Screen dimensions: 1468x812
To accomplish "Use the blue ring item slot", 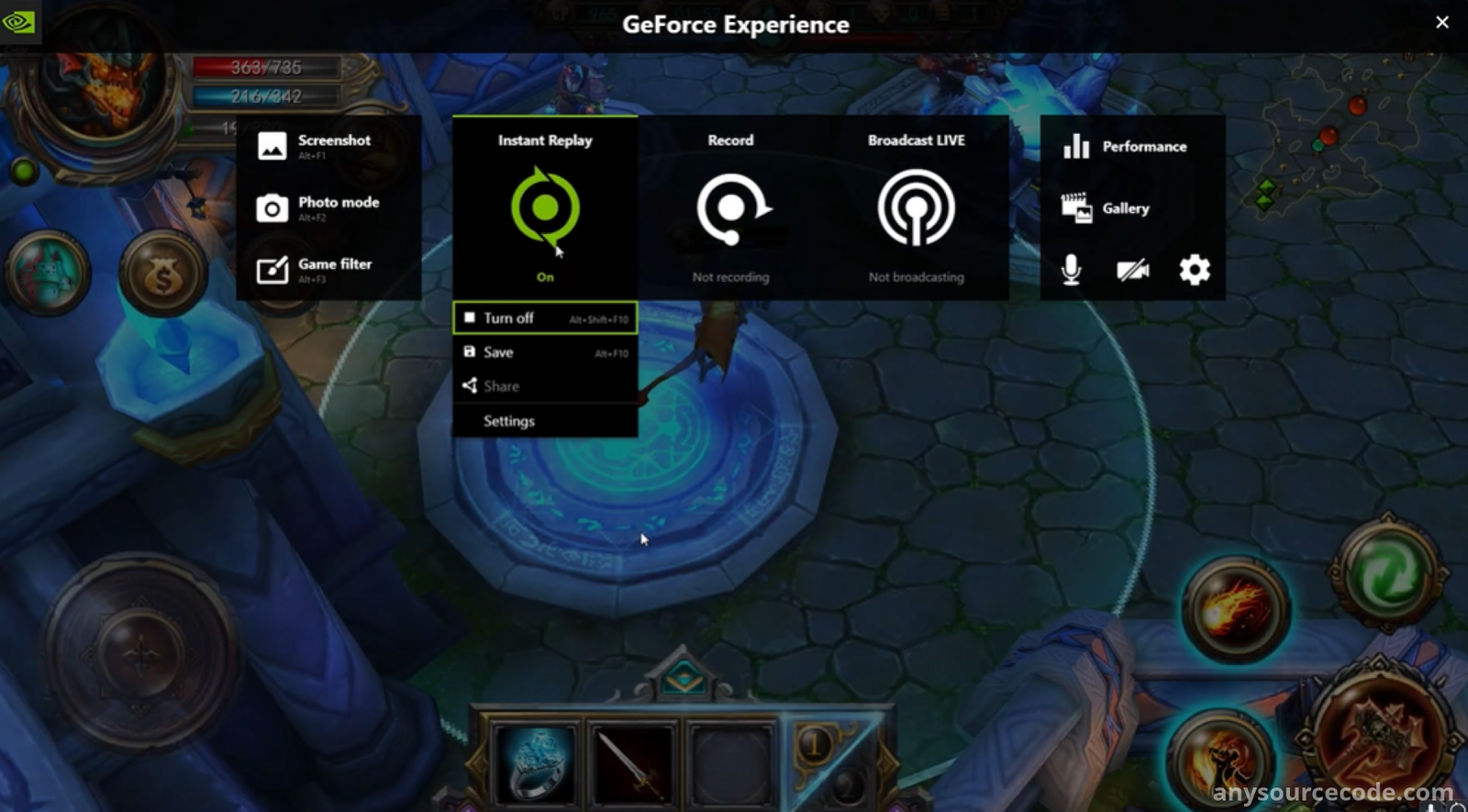I will tap(536, 762).
